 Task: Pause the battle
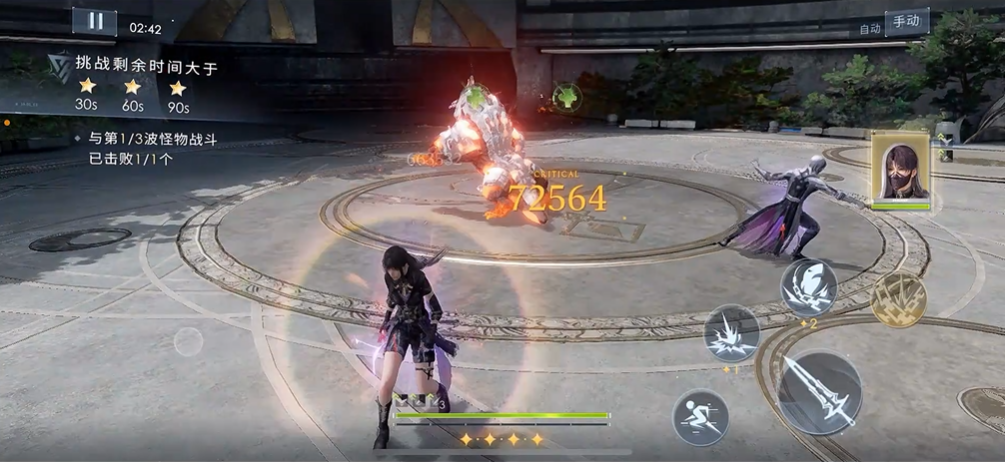[95, 21]
